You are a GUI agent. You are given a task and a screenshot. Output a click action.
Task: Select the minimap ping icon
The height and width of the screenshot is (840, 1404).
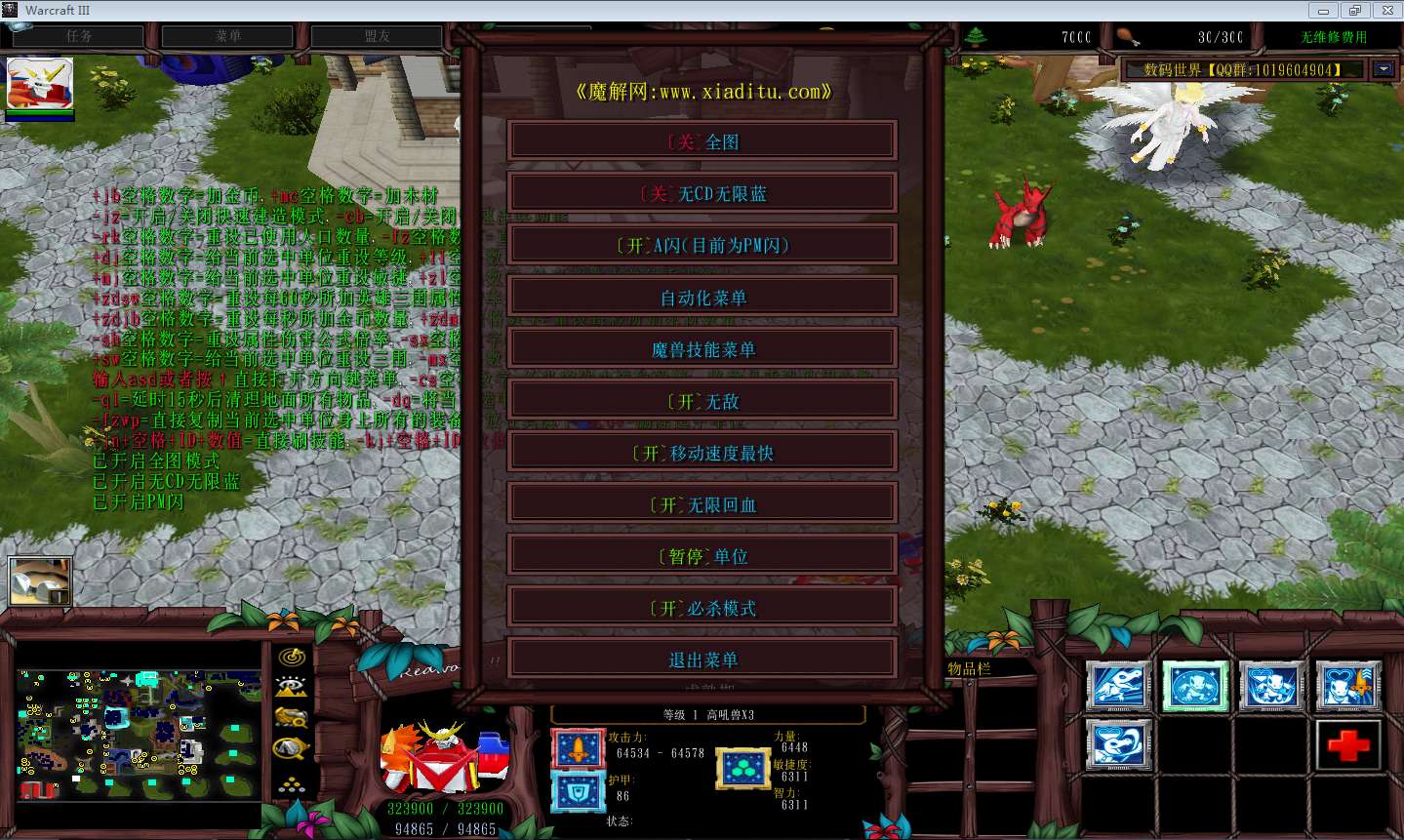click(x=290, y=658)
